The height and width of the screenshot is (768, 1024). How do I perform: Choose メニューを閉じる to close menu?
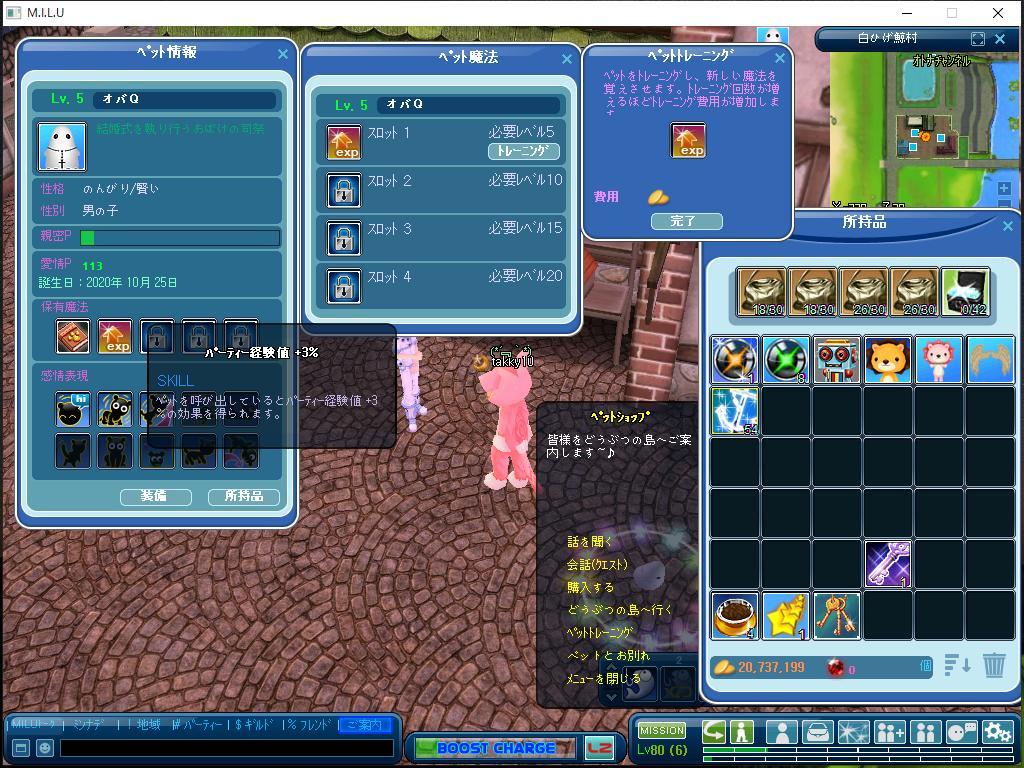coord(603,679)
